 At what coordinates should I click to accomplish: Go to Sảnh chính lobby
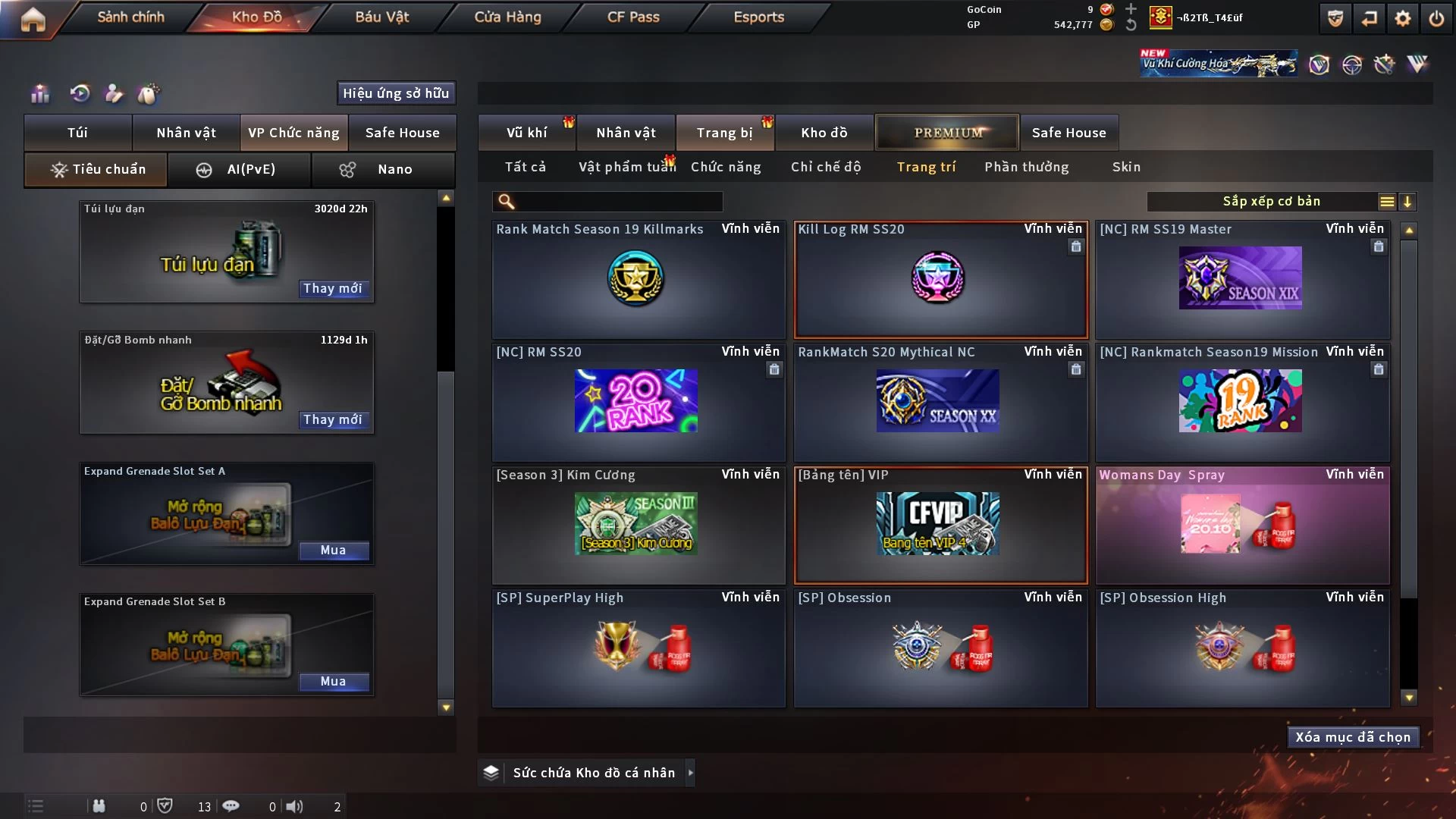coord(130,17)
